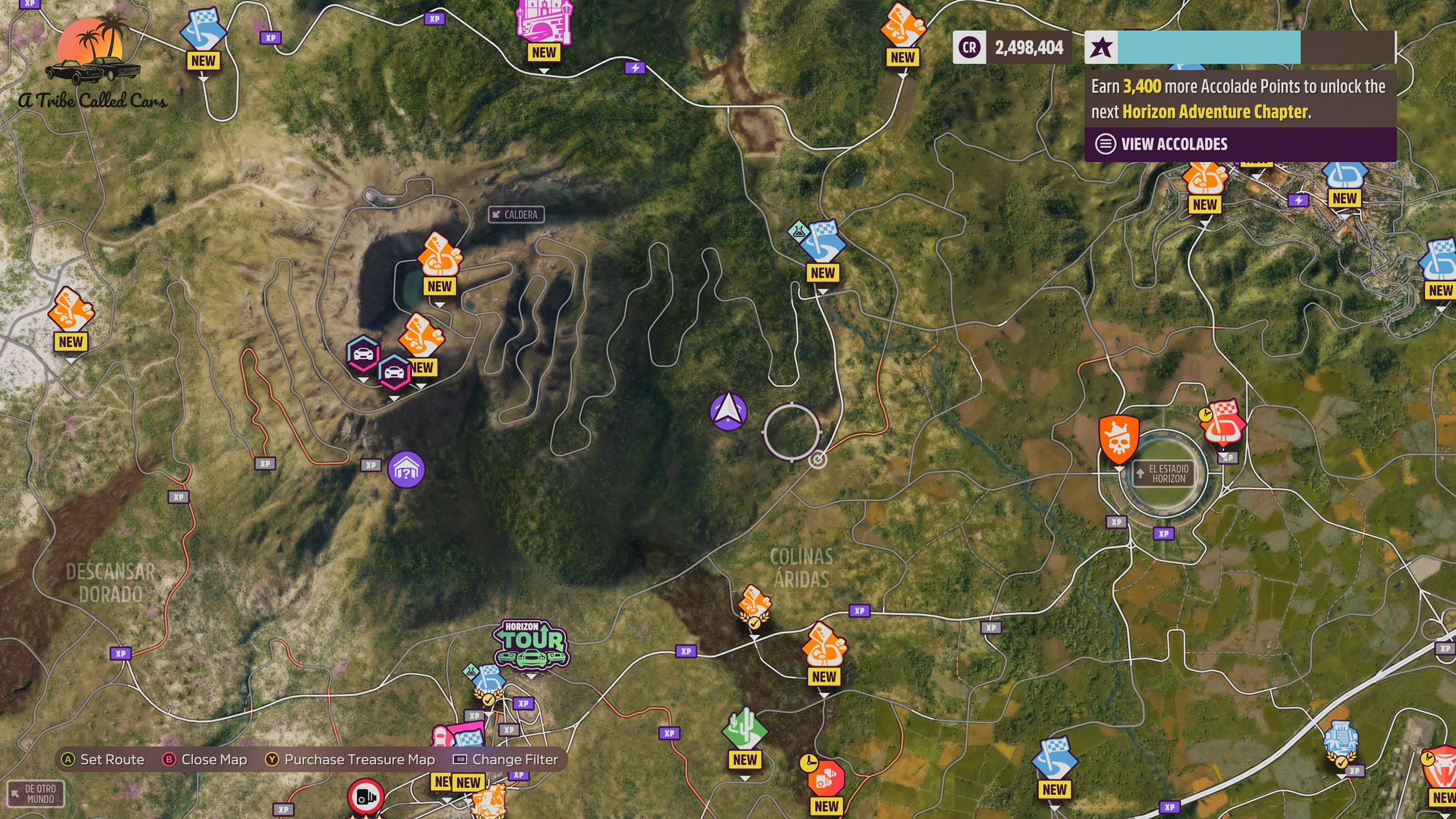
Task: Pick the completed orange race marker above Colinas Áridas' road
Action: click(x=754, y=606)
